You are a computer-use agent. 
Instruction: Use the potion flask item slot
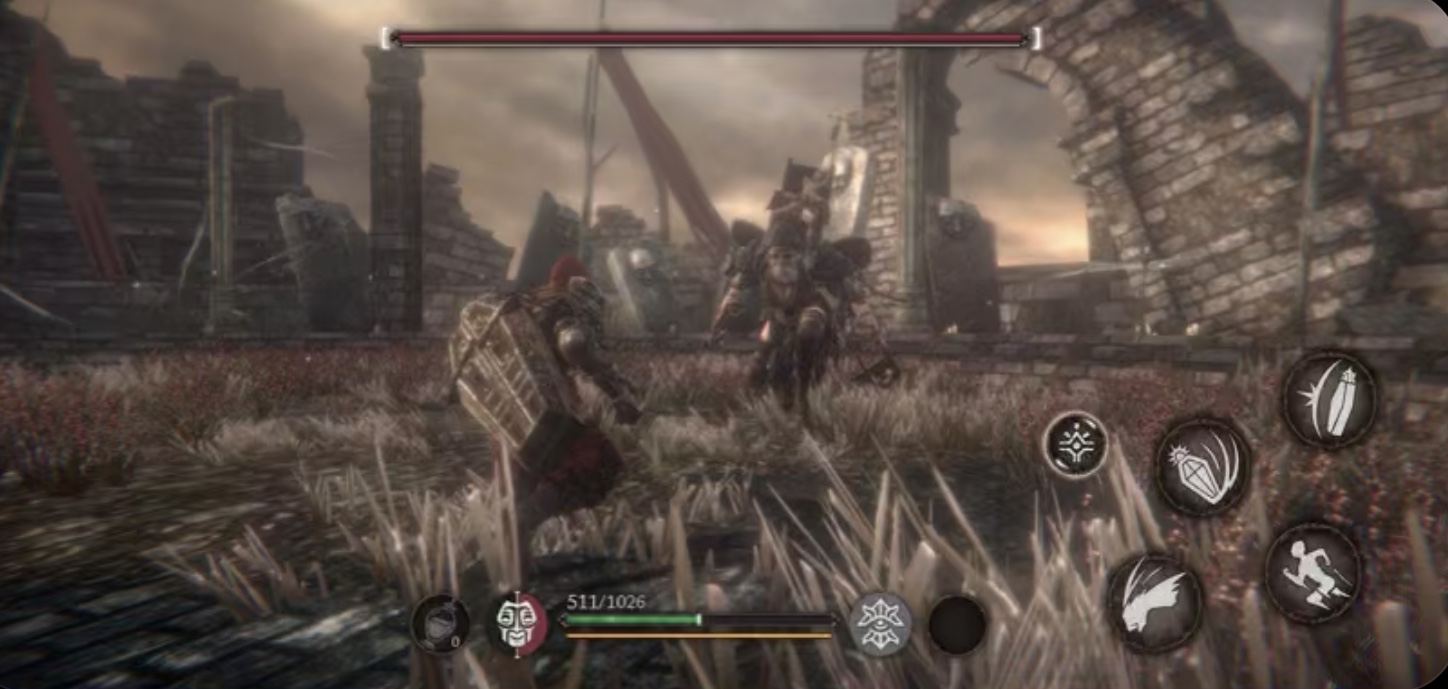point(440,625)
